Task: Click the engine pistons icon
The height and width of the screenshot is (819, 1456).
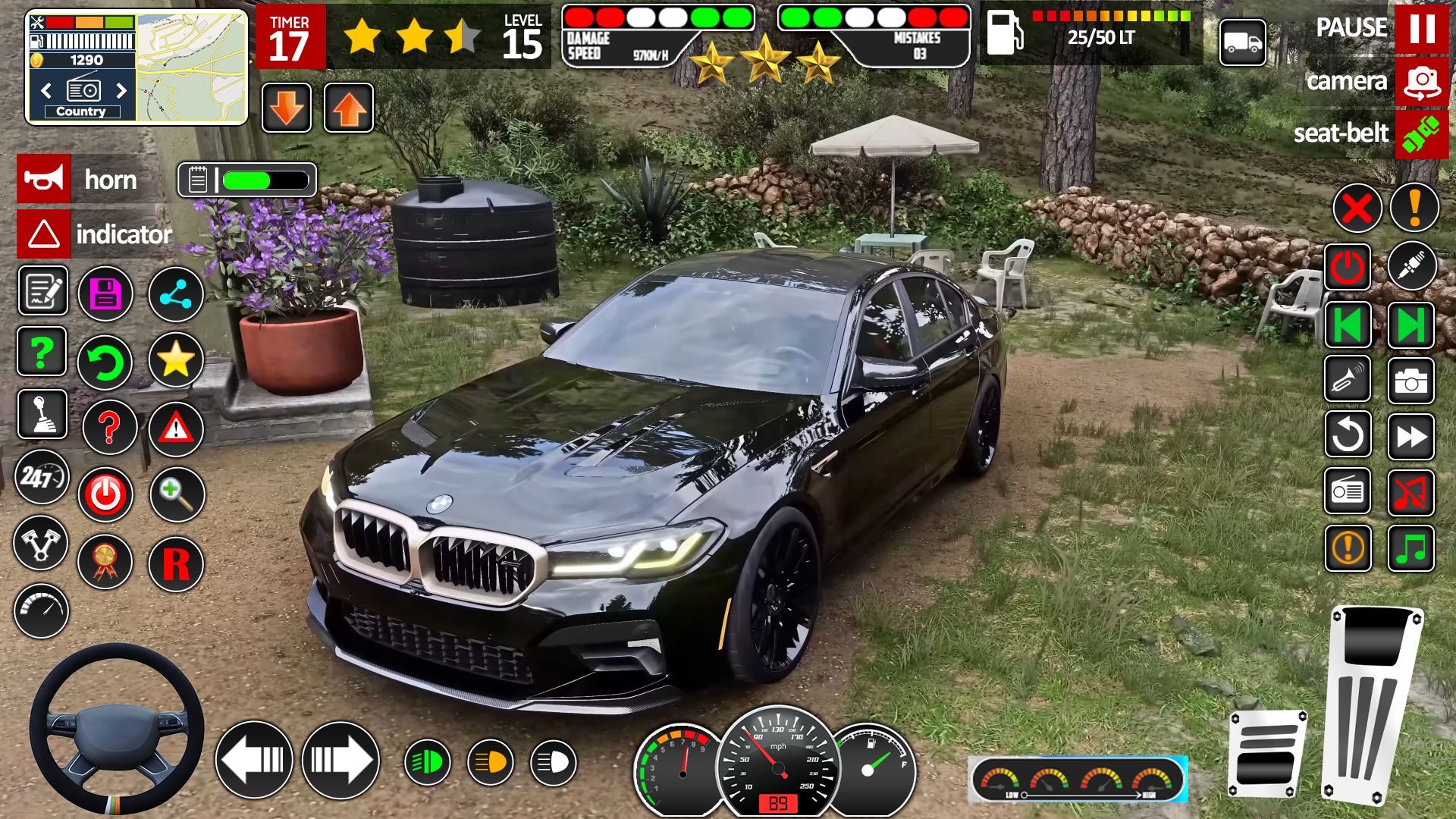Action: coord(42,544)
